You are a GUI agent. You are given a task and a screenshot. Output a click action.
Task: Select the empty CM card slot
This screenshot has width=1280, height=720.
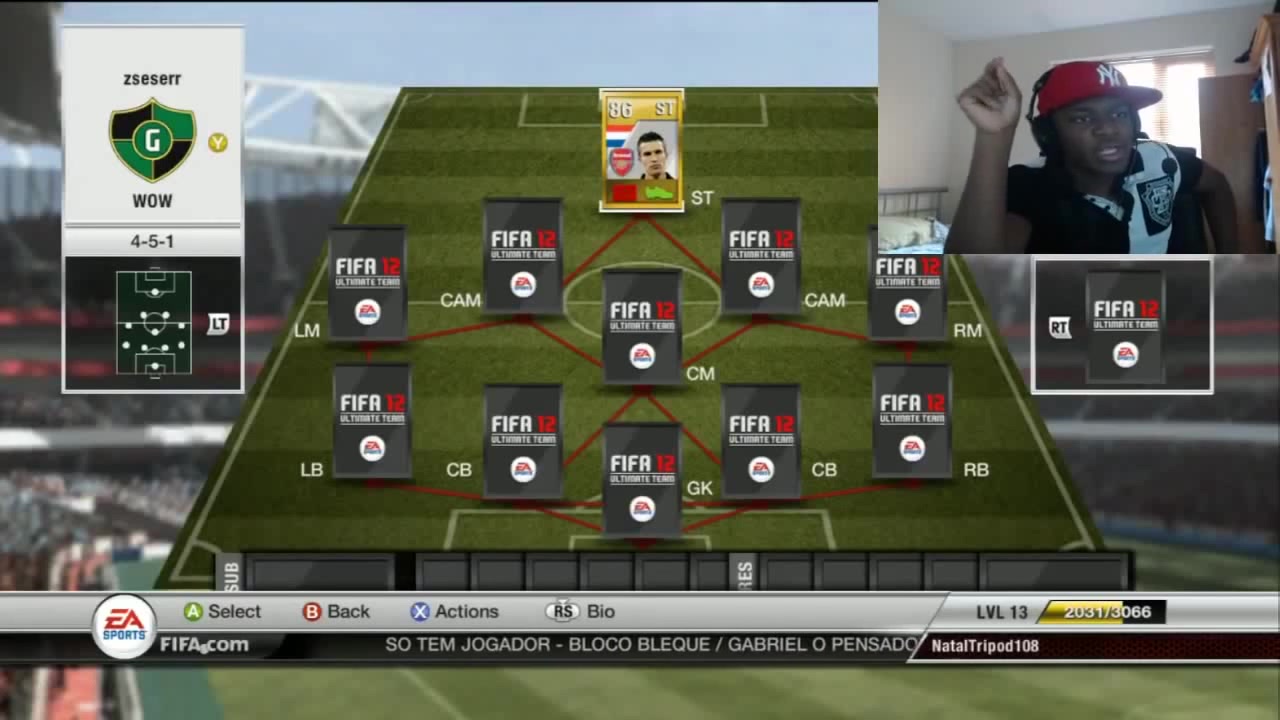coord(642,328)
